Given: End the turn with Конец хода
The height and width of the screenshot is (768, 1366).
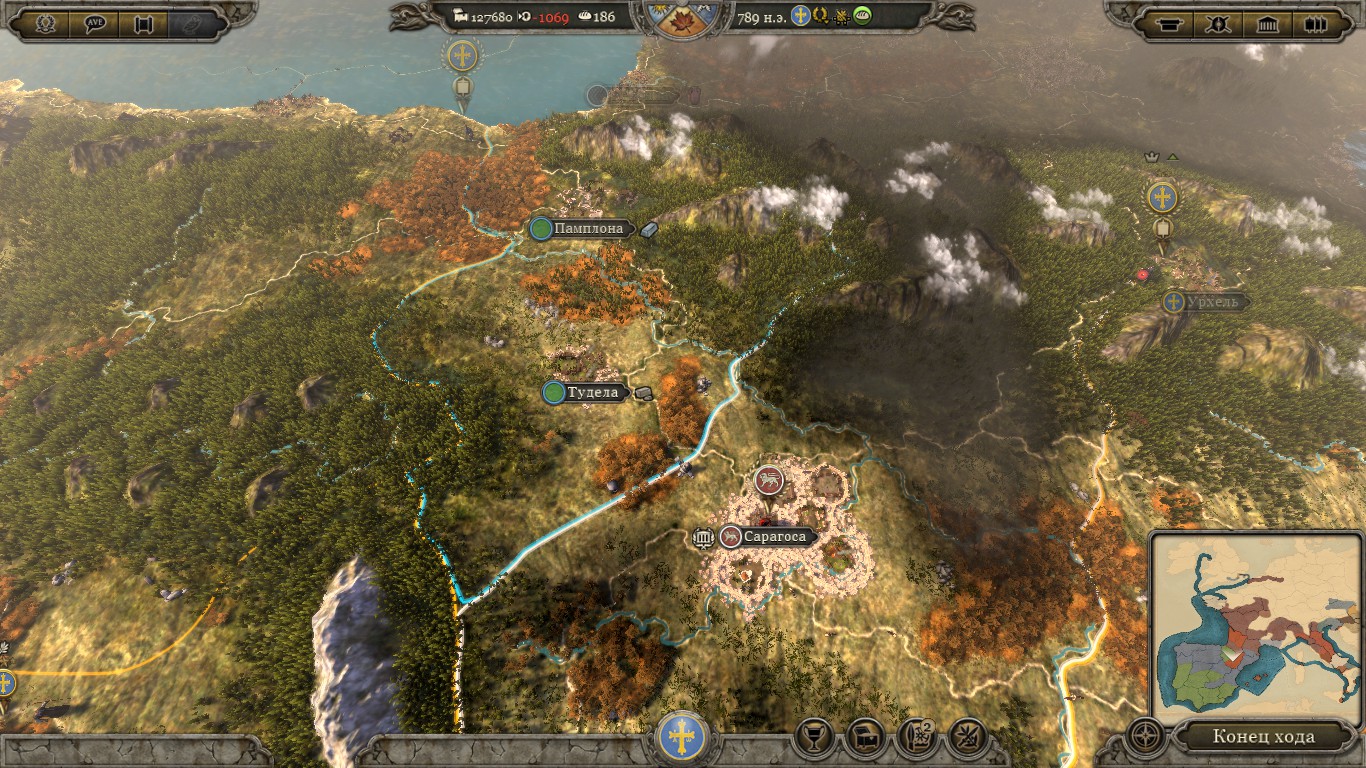Looking at the screenshot, I should [1263, 737].
